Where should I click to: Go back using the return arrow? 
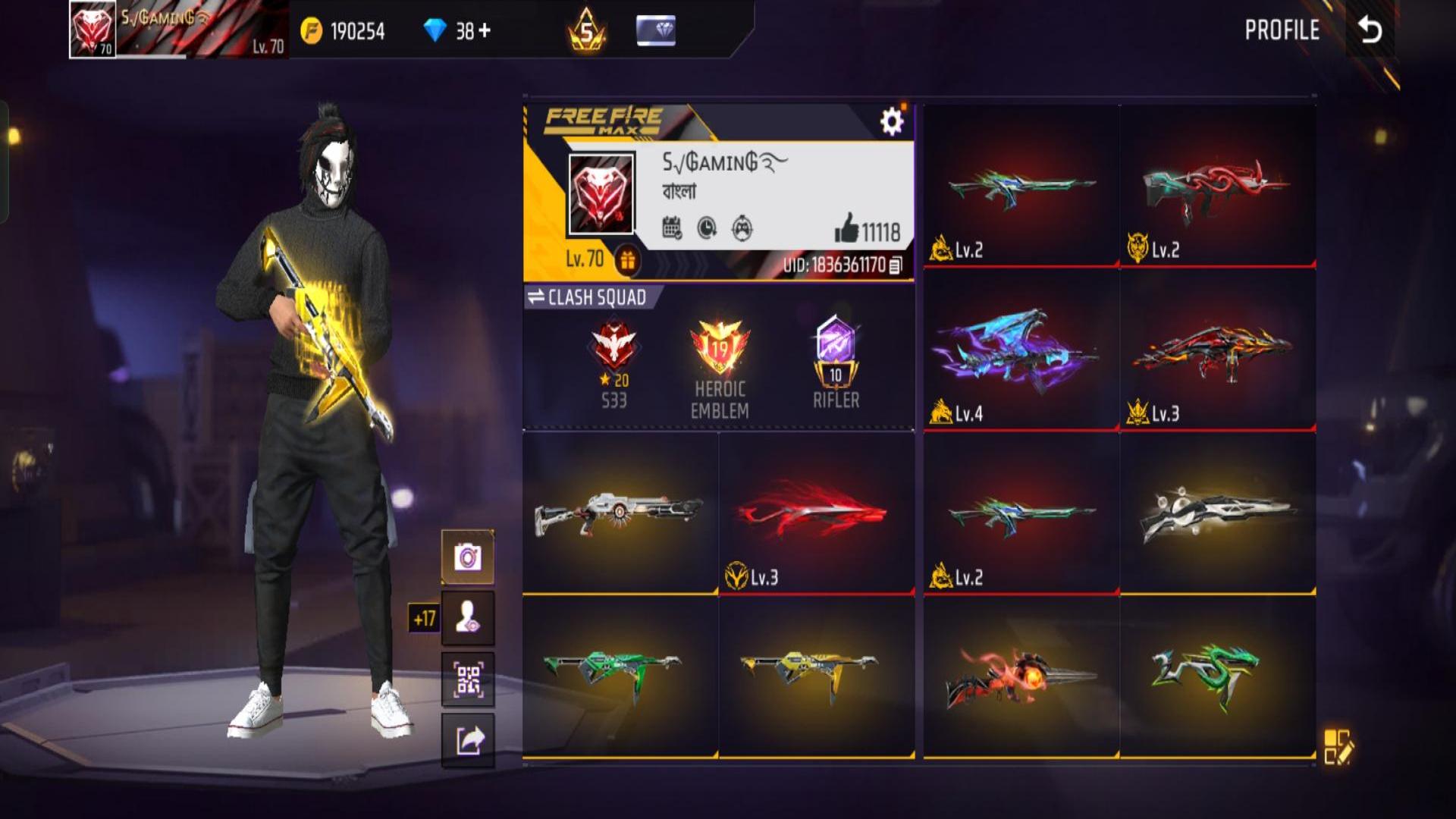pos(1370,30)
